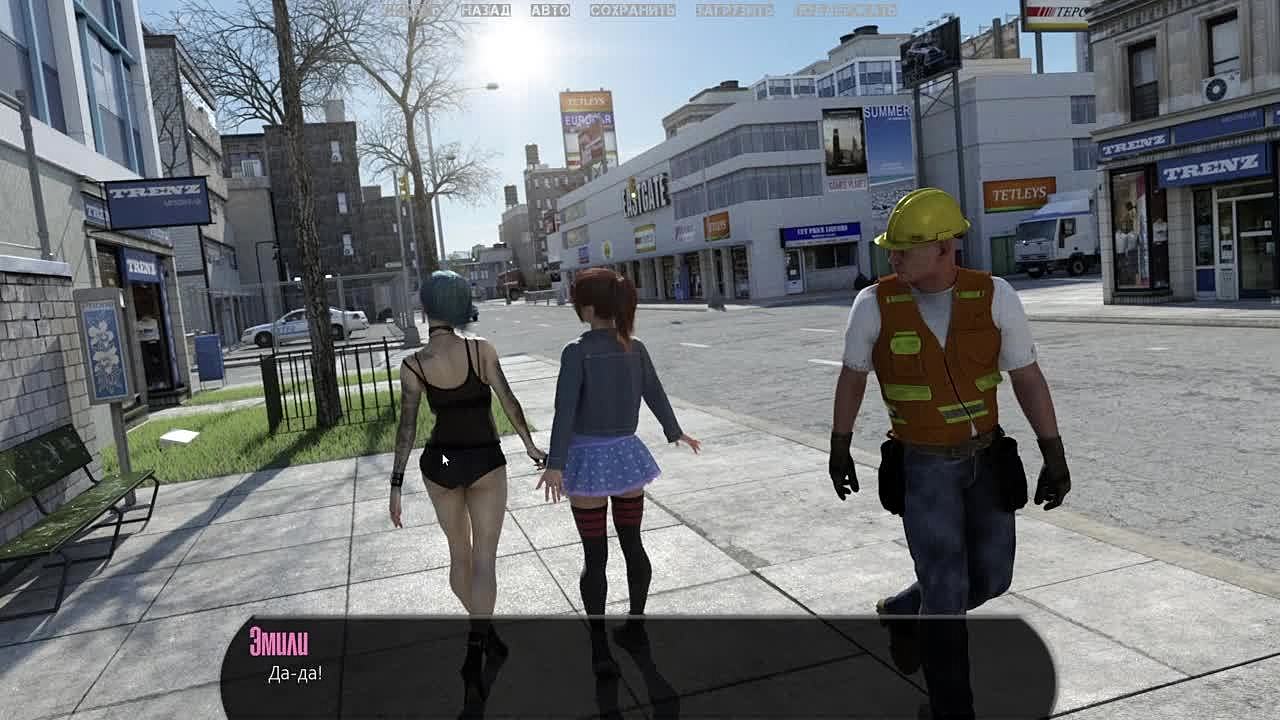
Task: Click the НАЗАД (back) button
Action: 485,10
